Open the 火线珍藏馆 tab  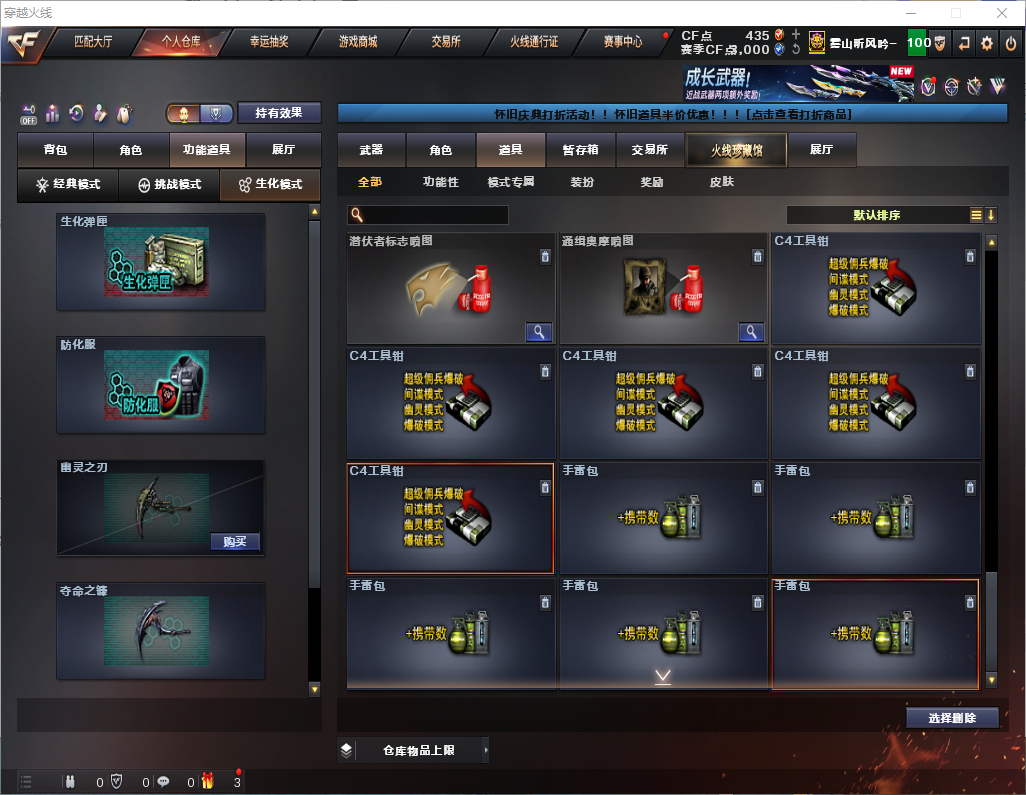point(736,150)
